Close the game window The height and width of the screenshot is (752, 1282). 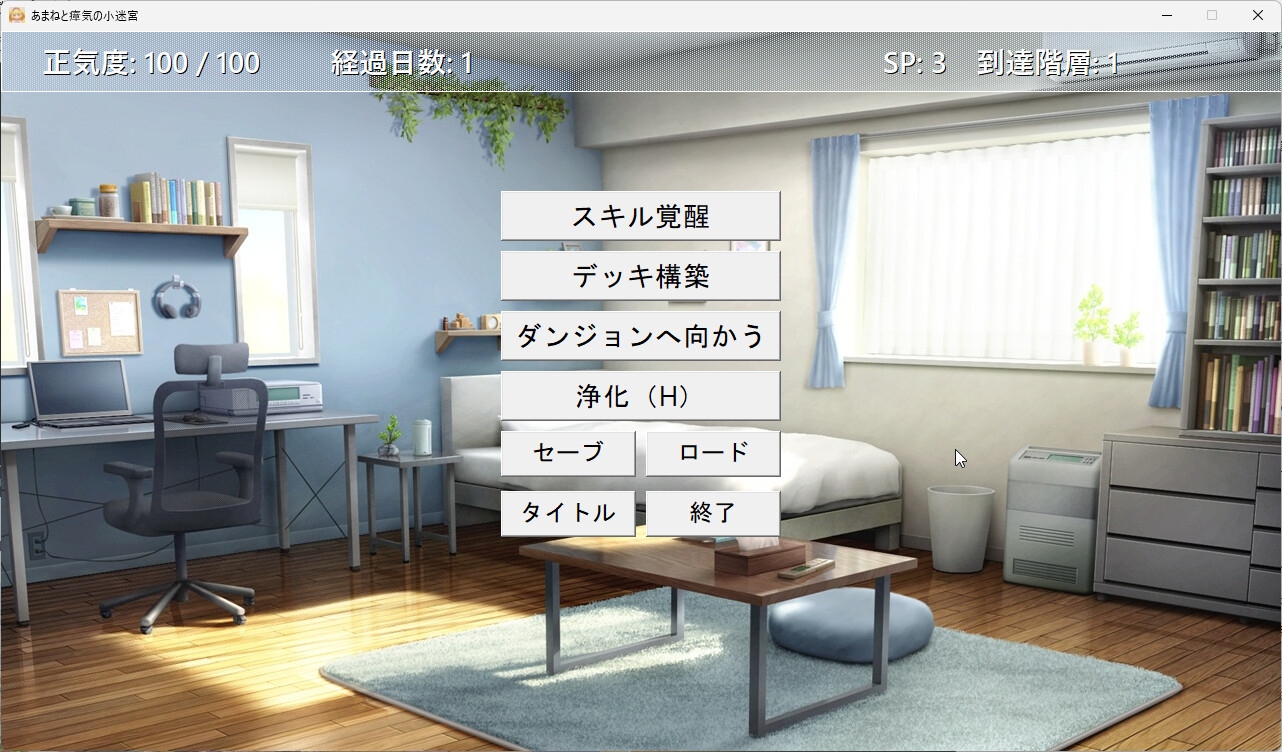click(x=1258, y=15)
